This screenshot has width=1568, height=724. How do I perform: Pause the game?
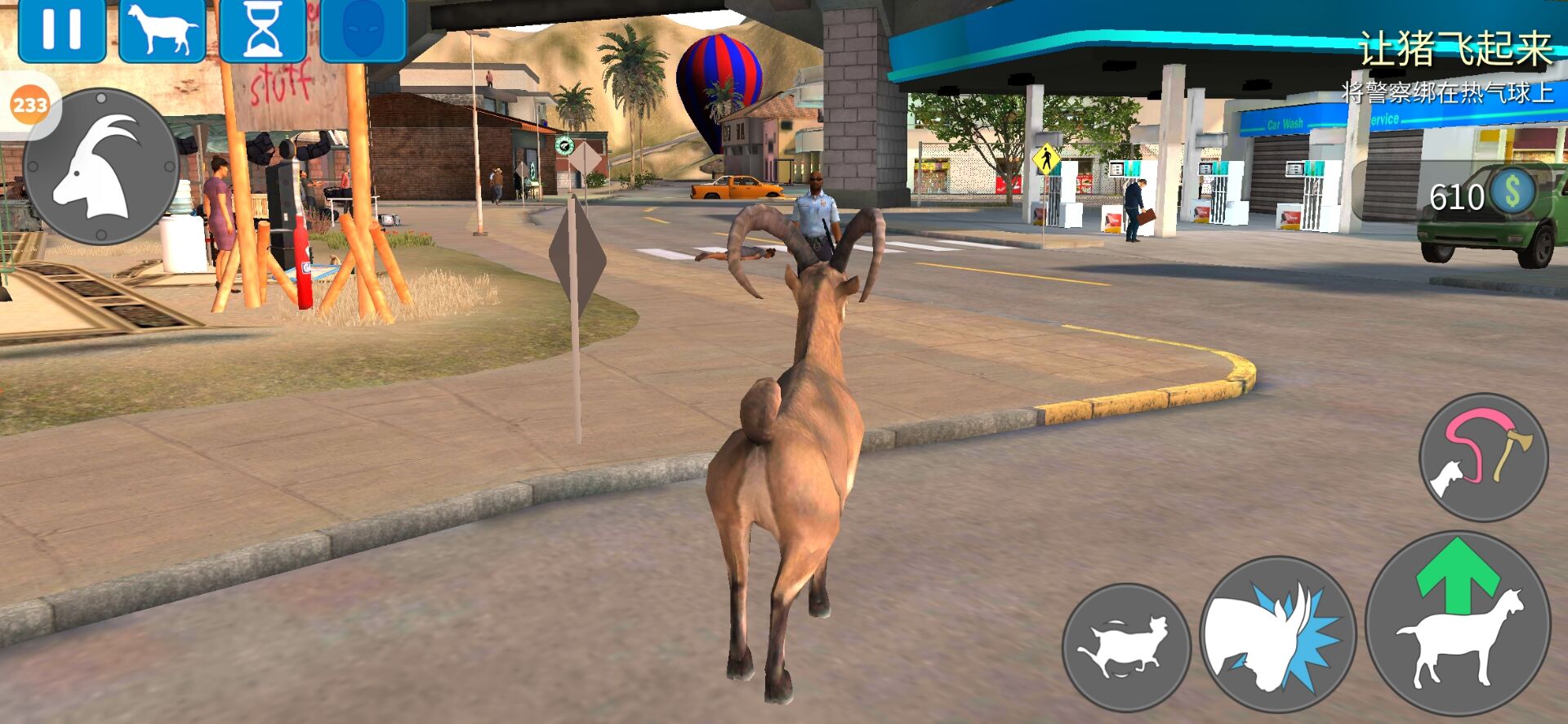(62, 30)
